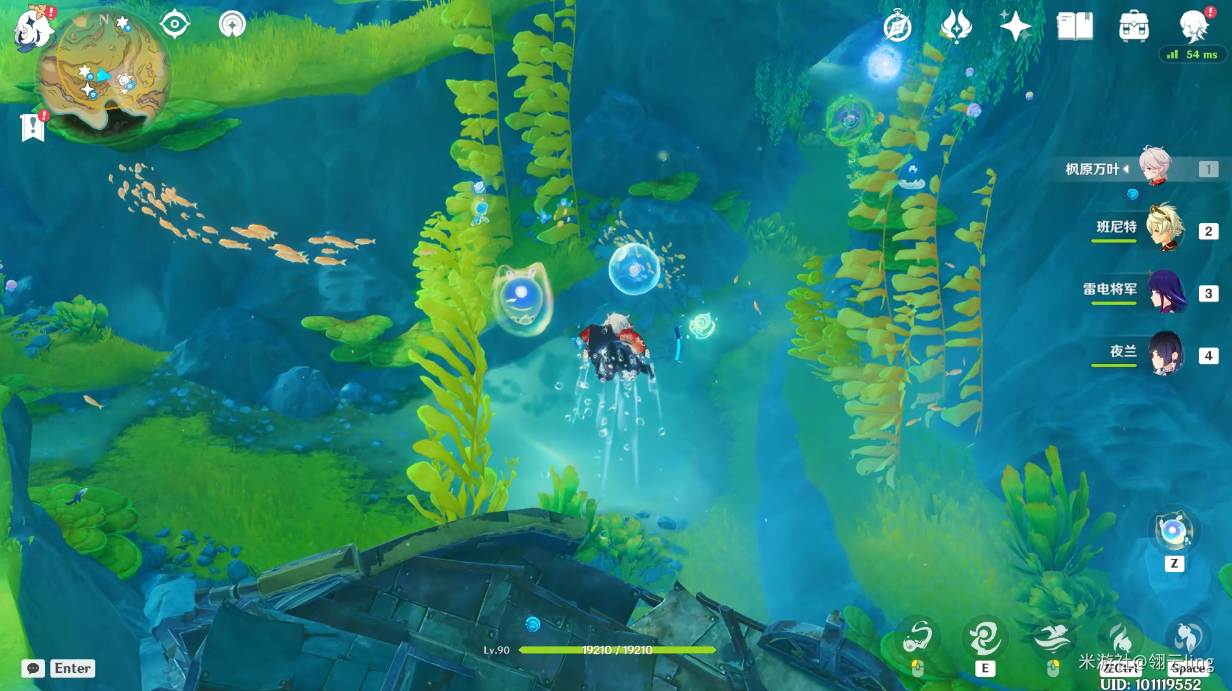Use the glowing orb gadget icon

tap(1173, 531)
